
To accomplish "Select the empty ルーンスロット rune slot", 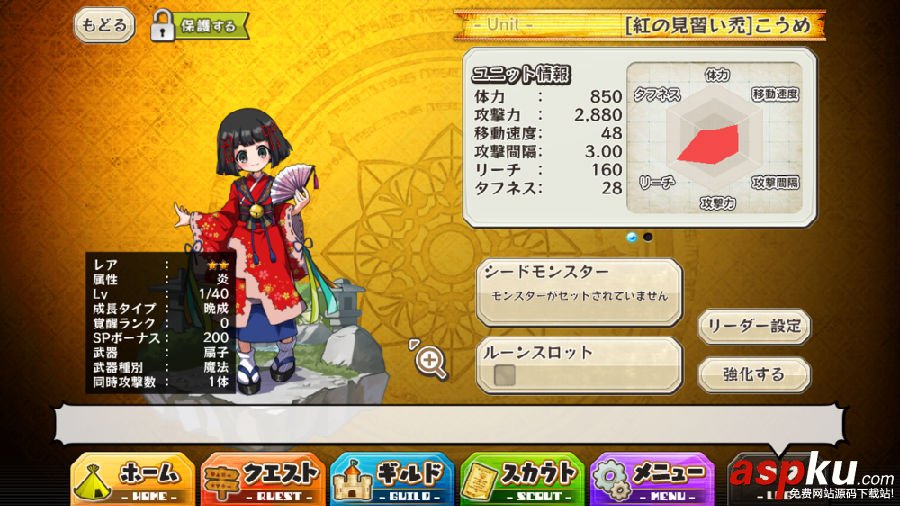I will pos(506,375).
